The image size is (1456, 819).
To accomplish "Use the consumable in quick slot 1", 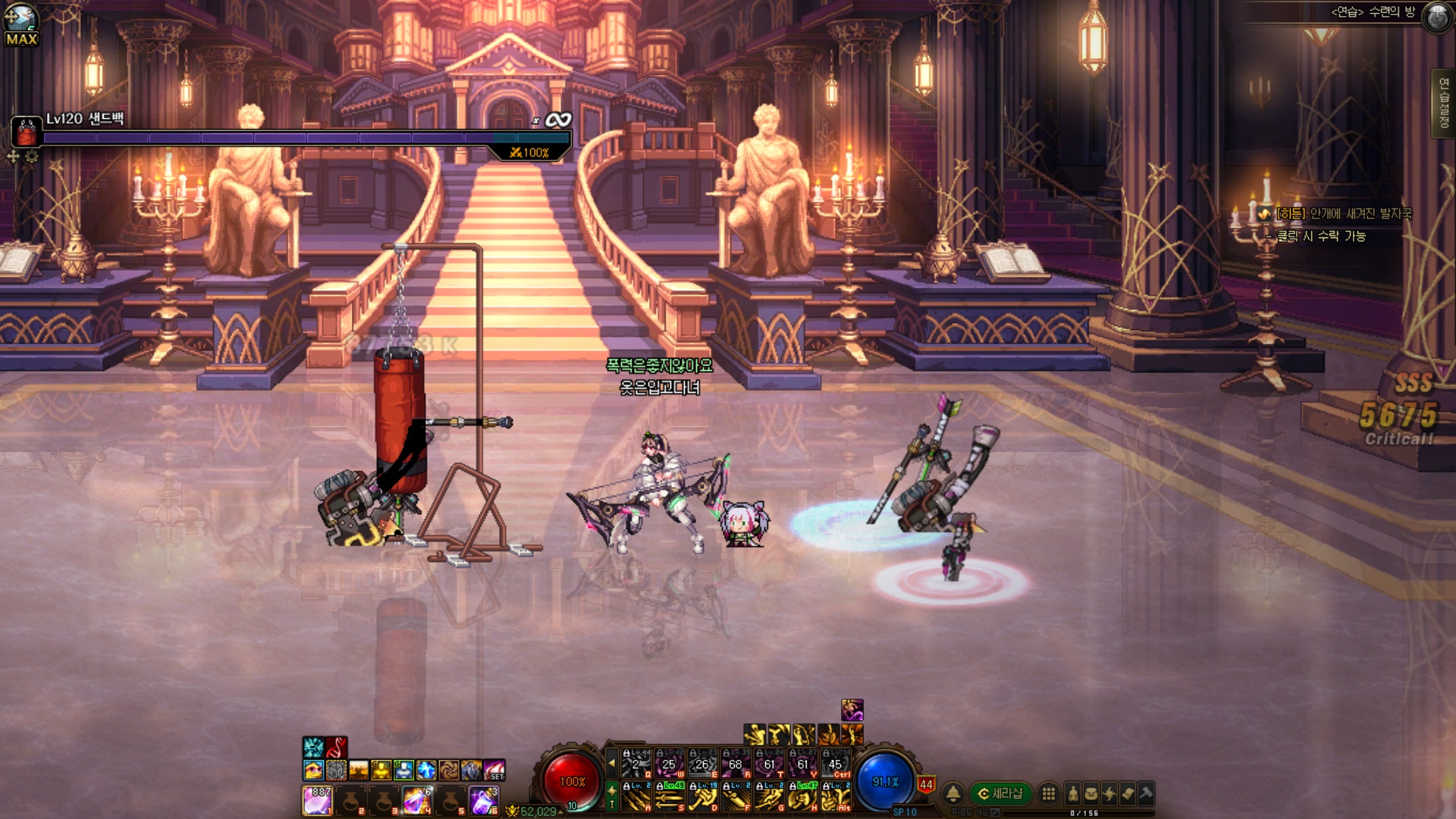I will [318, 800].
